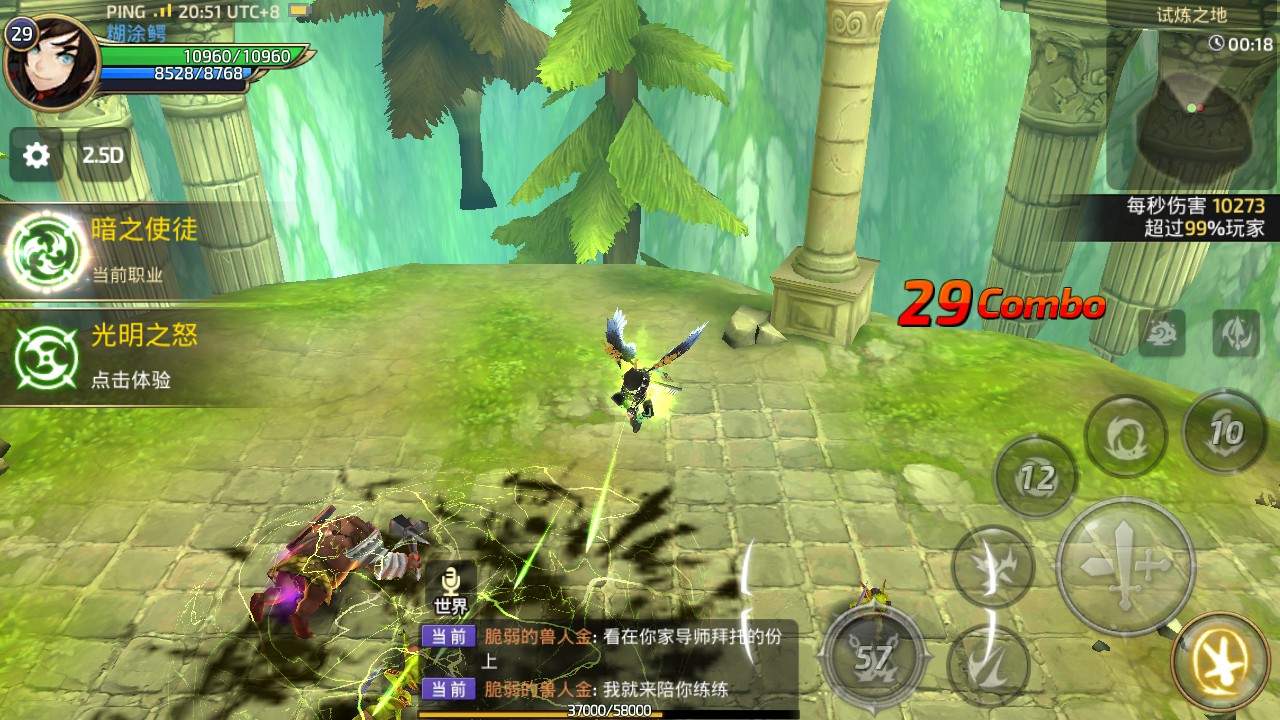The image size is (1280, 720).
Task: Try out the 光明之怒 class
Action: (x=100, y=355)
